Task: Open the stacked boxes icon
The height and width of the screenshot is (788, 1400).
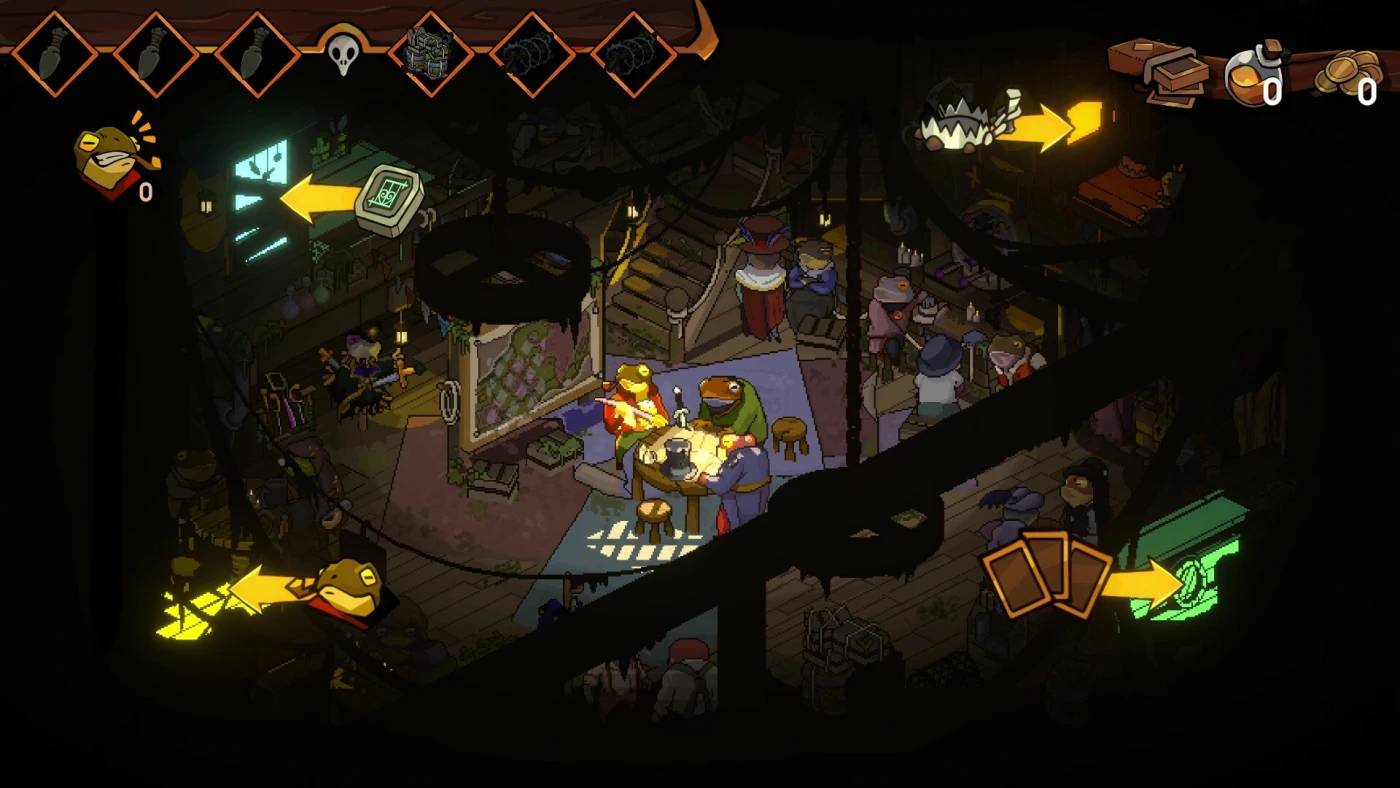Action: [1171, 72]
